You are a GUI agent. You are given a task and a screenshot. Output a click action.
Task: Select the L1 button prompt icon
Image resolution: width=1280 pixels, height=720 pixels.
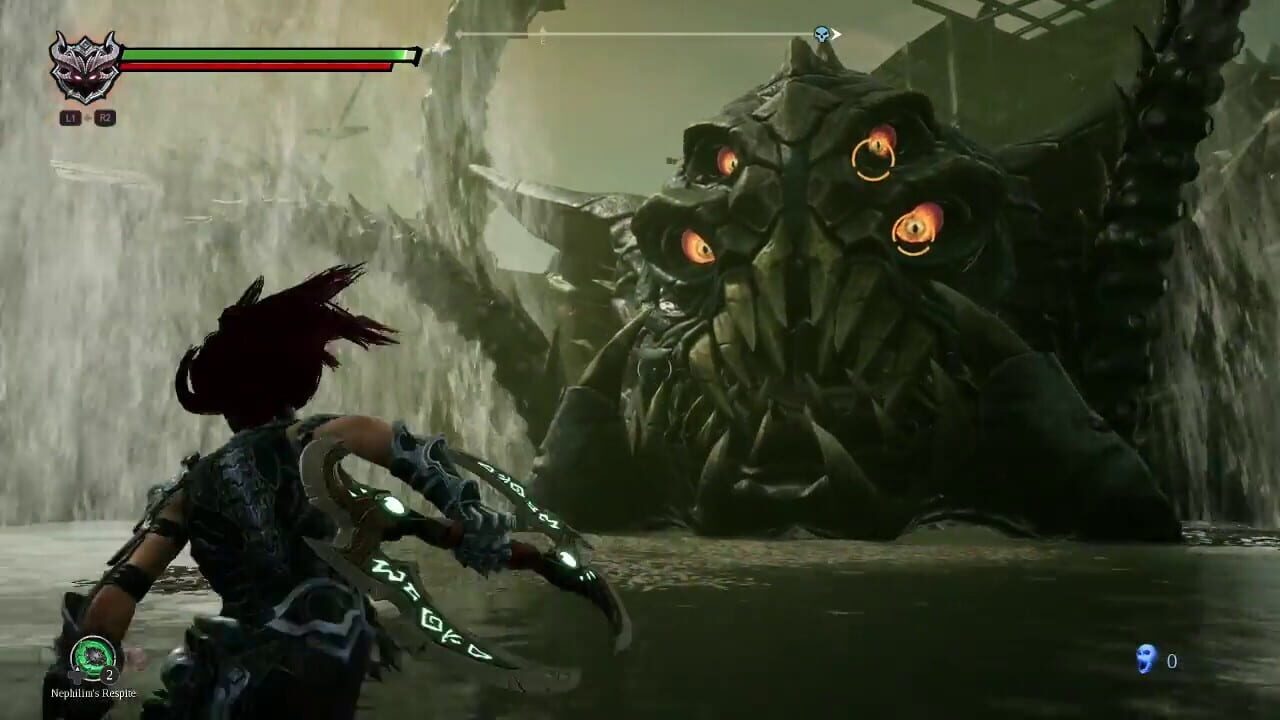tap(69, 116)
